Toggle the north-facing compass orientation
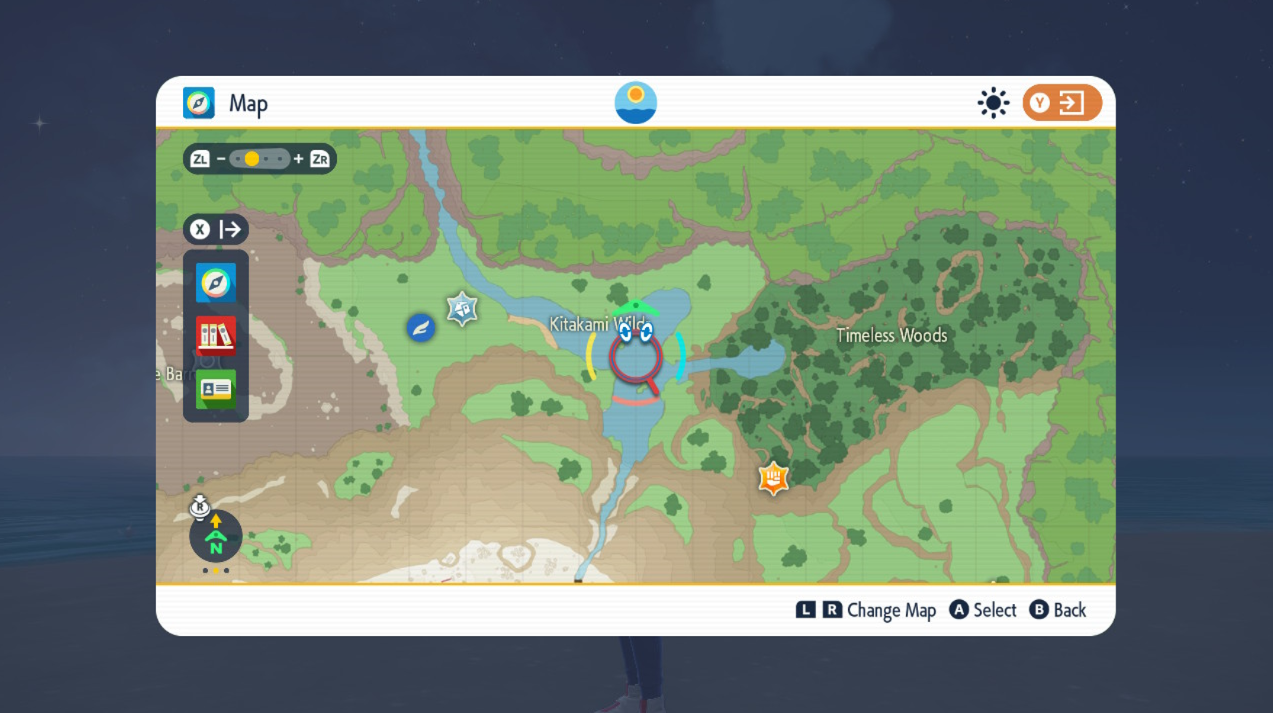Viewport: 1273px width, 713px height. click(216, 538)
